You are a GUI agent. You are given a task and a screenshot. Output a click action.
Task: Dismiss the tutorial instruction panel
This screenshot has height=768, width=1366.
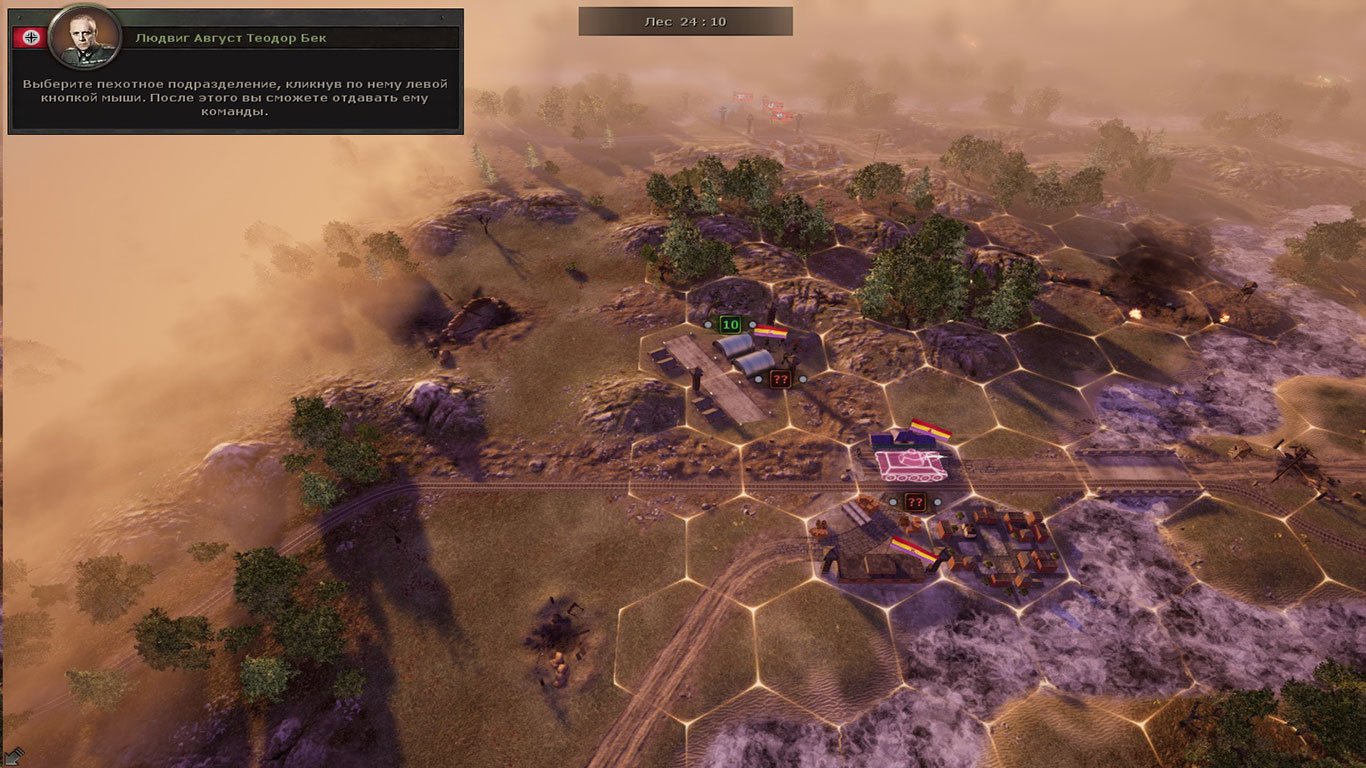click(x=236, y=97)
